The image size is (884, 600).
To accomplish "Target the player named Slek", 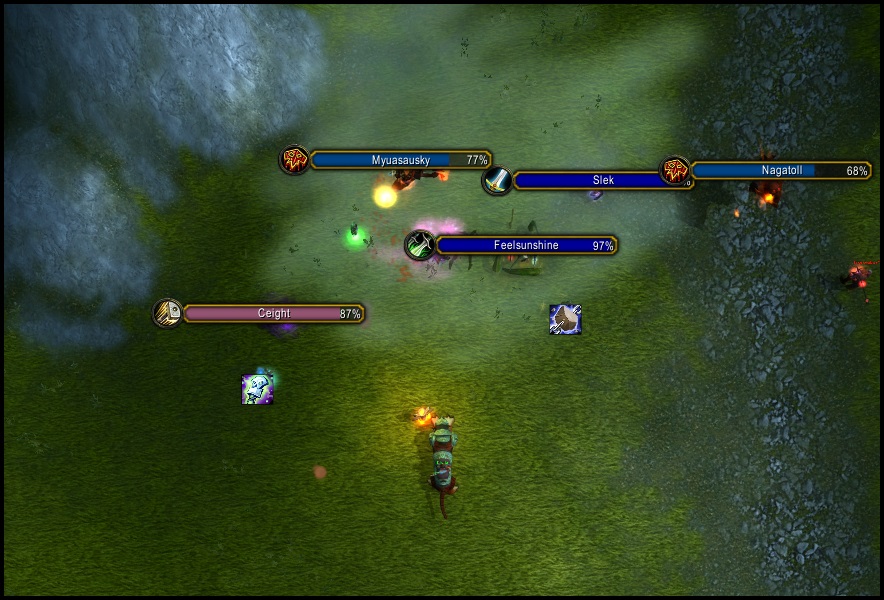I will click(590, 181).
